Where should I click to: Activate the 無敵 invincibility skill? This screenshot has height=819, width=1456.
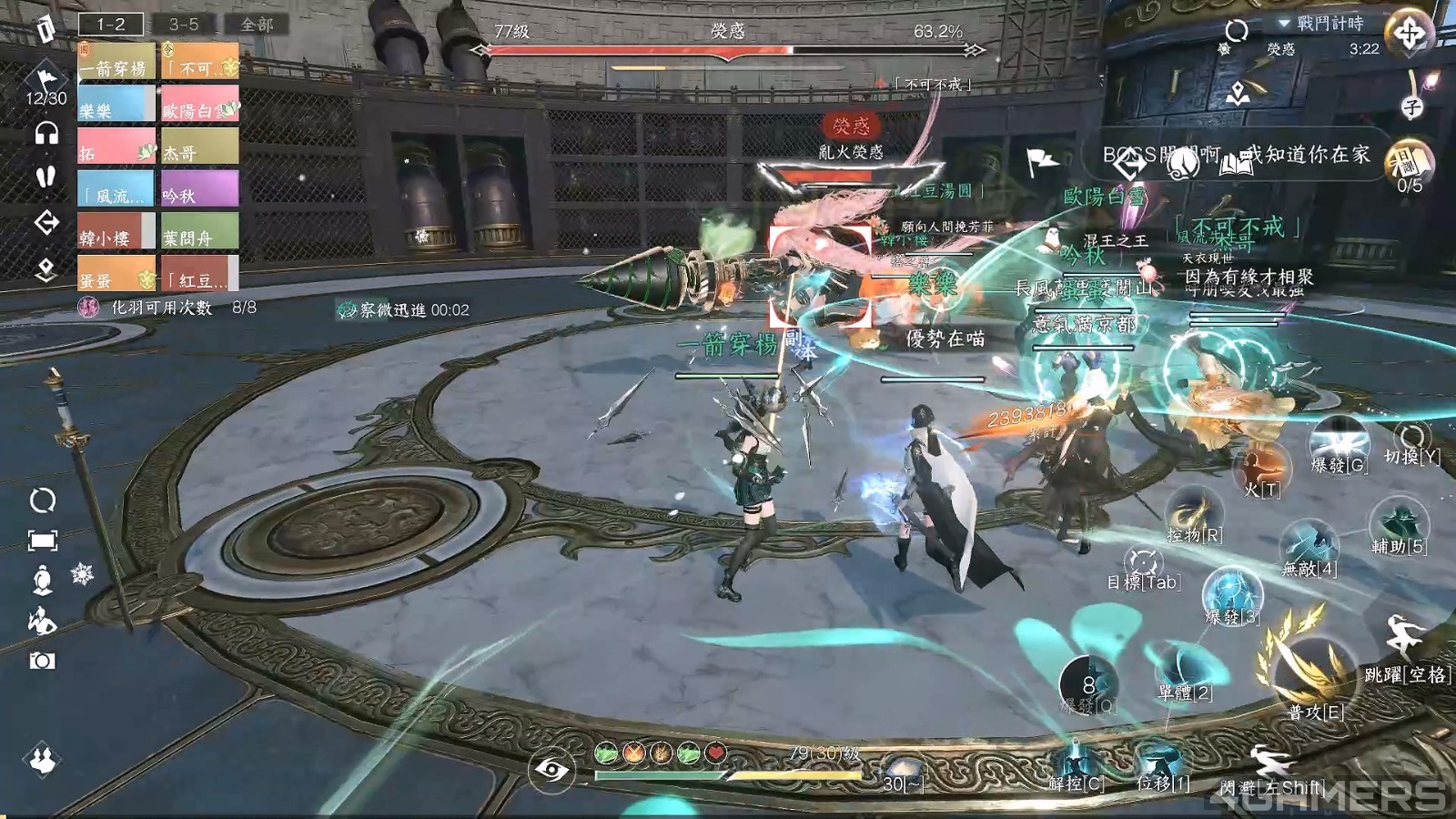pos(1309,546)
